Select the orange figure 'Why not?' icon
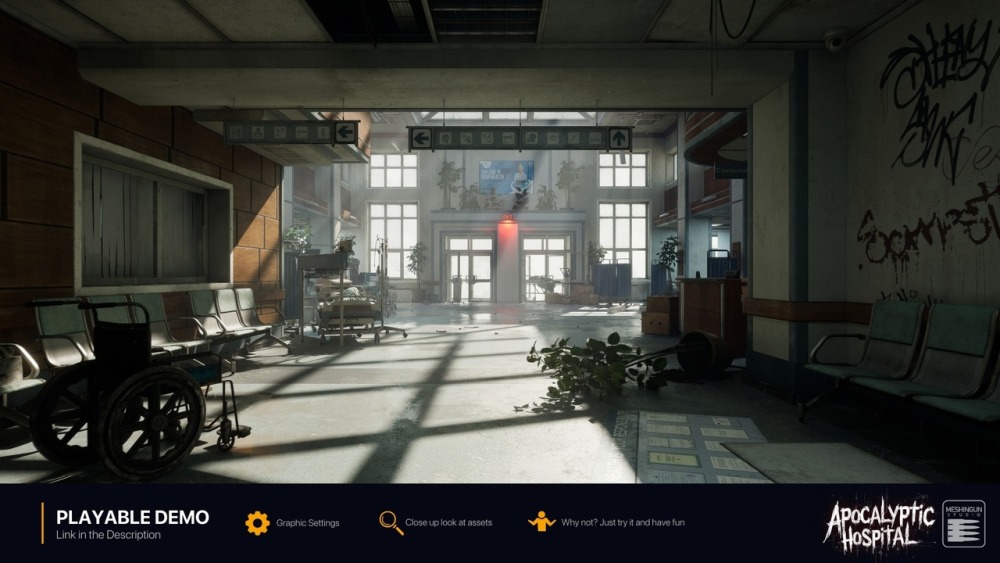The width and height of the screenshot is (1000, 563). [x=541, y=522]
